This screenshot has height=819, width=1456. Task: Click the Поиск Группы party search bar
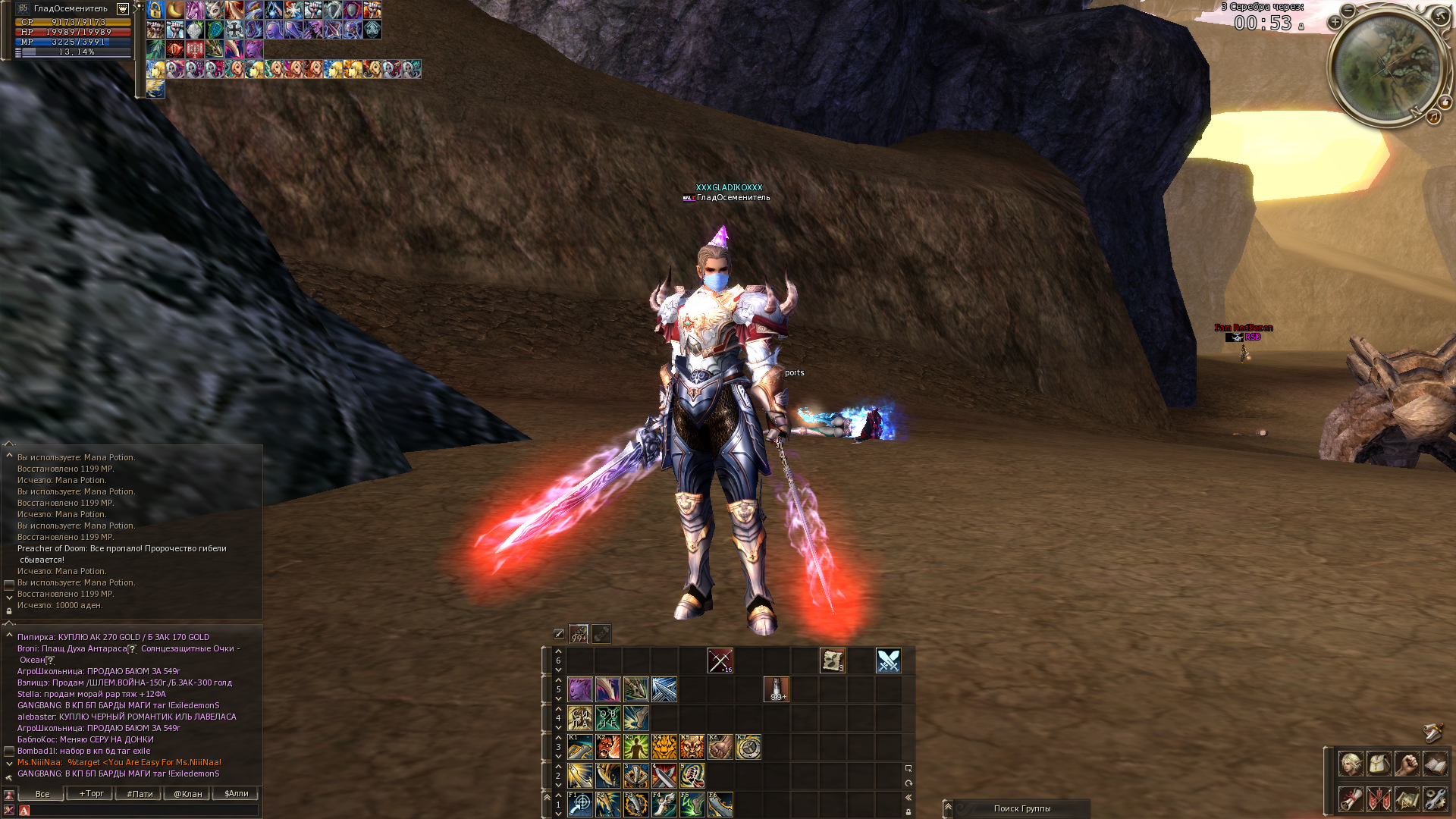point(1021,808)
